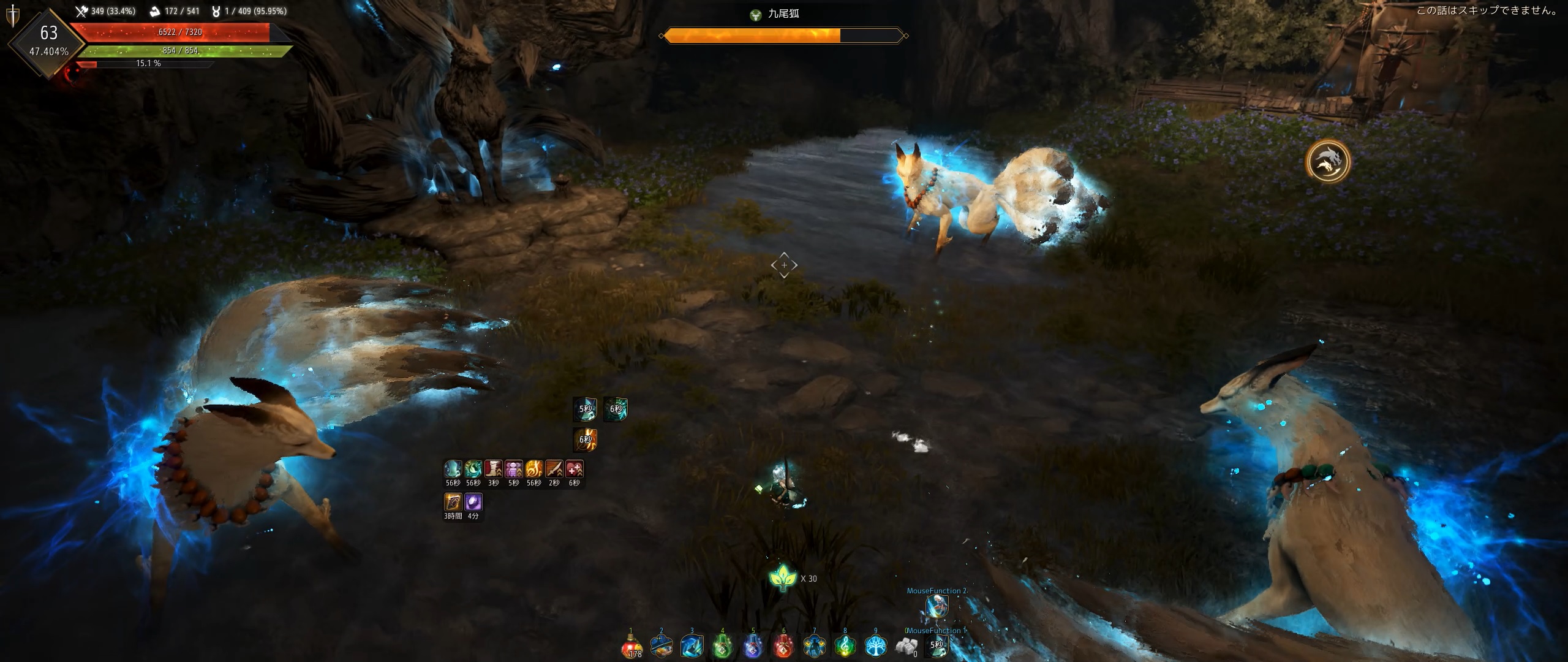Inspect the golden book buff with 3時間
The height and width of the screenshot is (662, 1568).
[x=453, y=503]
